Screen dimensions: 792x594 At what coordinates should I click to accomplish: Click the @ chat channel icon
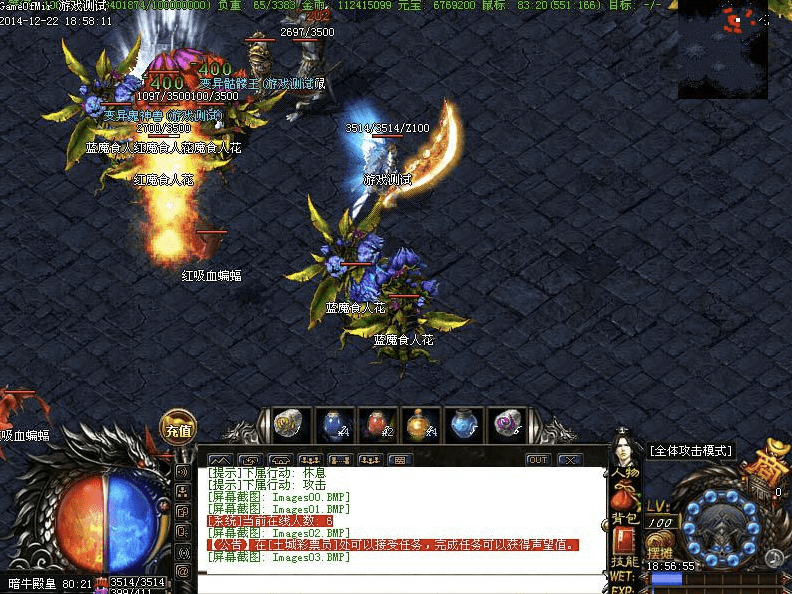coord(183,571)
